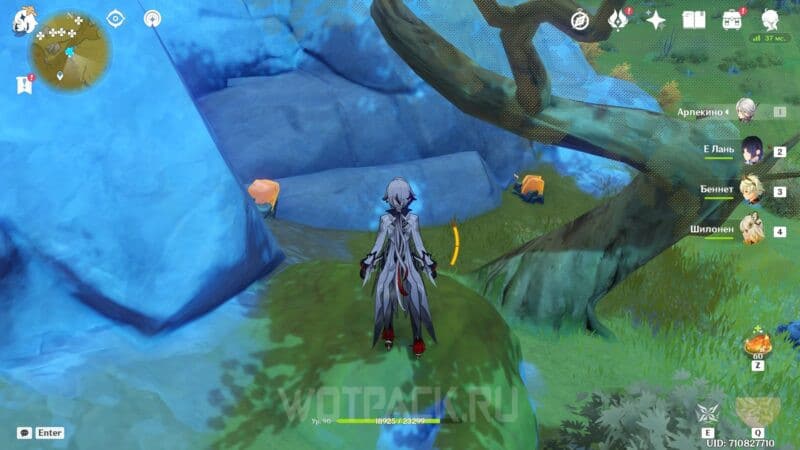Open the chat box

pos(24,433)
